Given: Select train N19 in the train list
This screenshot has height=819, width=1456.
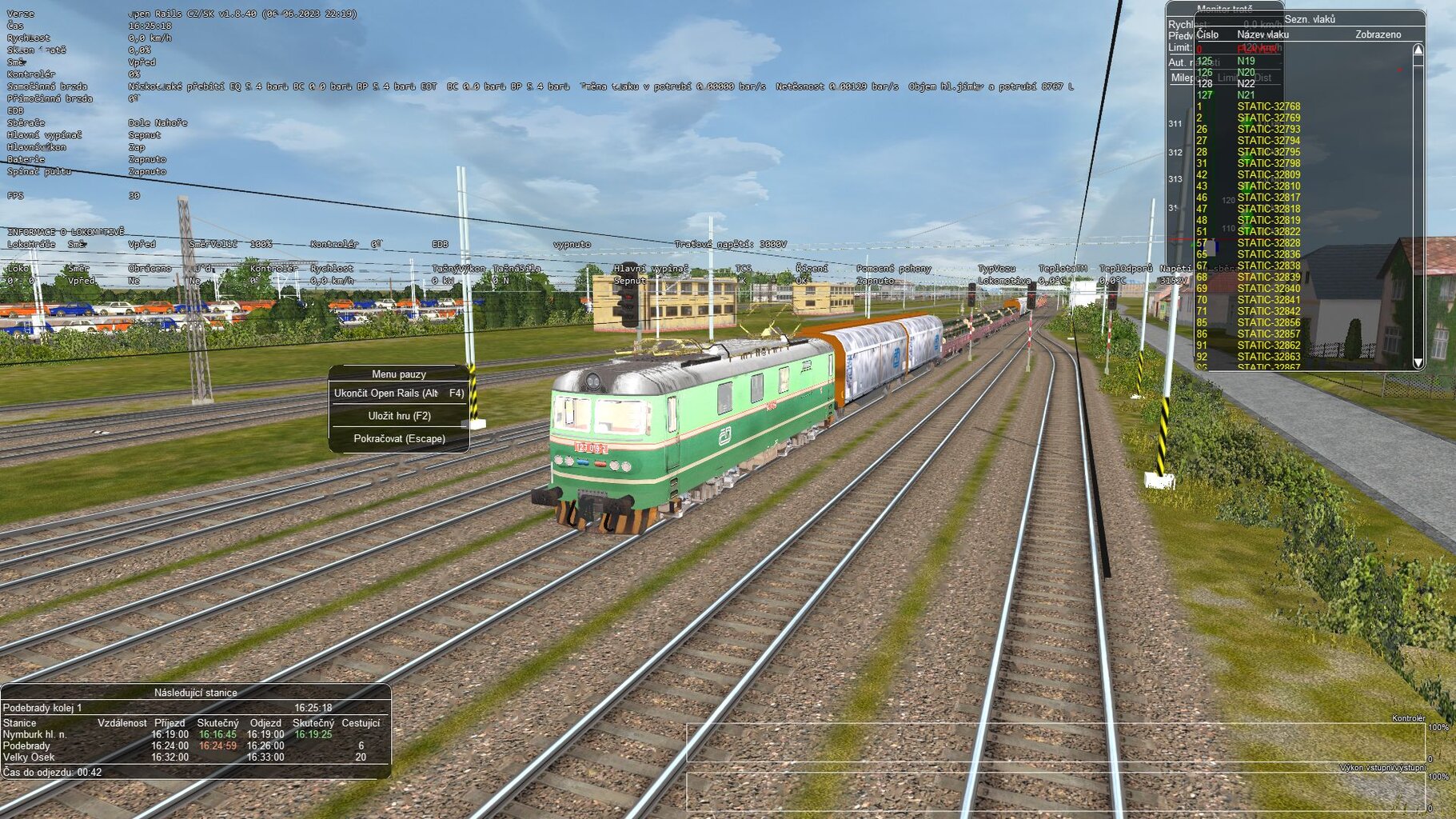Looking at the screenshot, I should pyautogui.click(x=1246, y=61).
